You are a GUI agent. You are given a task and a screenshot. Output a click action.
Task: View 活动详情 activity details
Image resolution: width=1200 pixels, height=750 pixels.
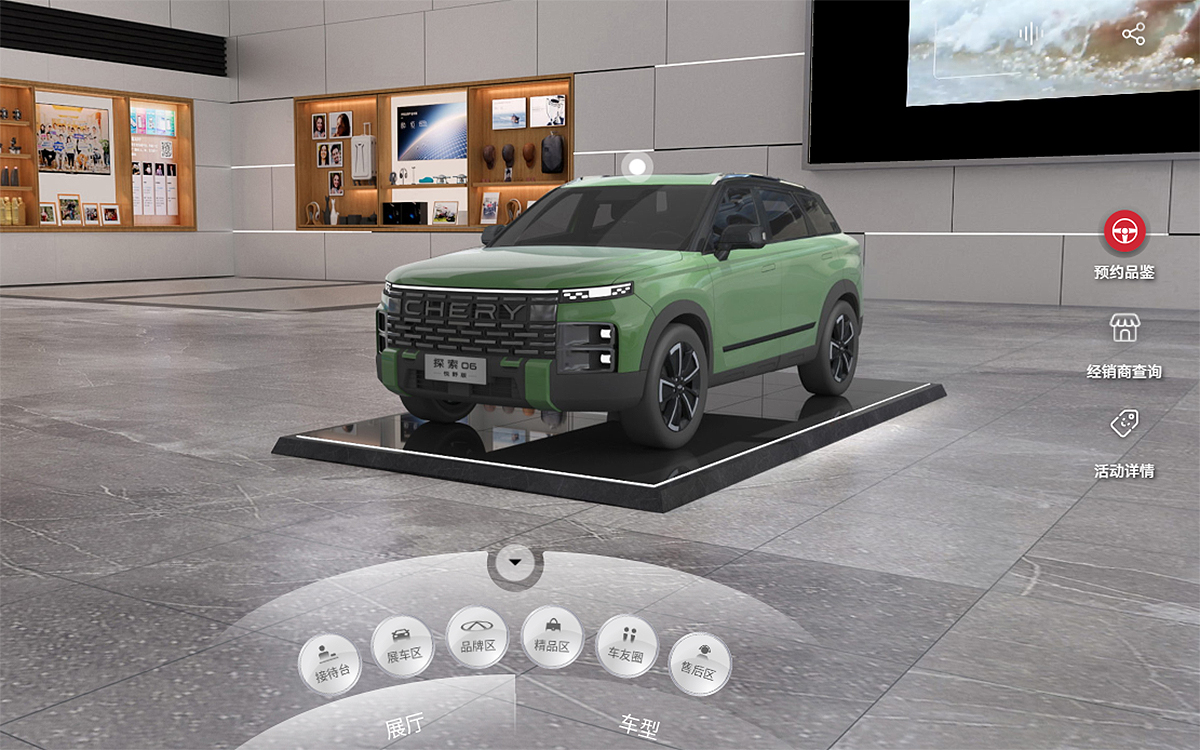(x=1125, y=424)
